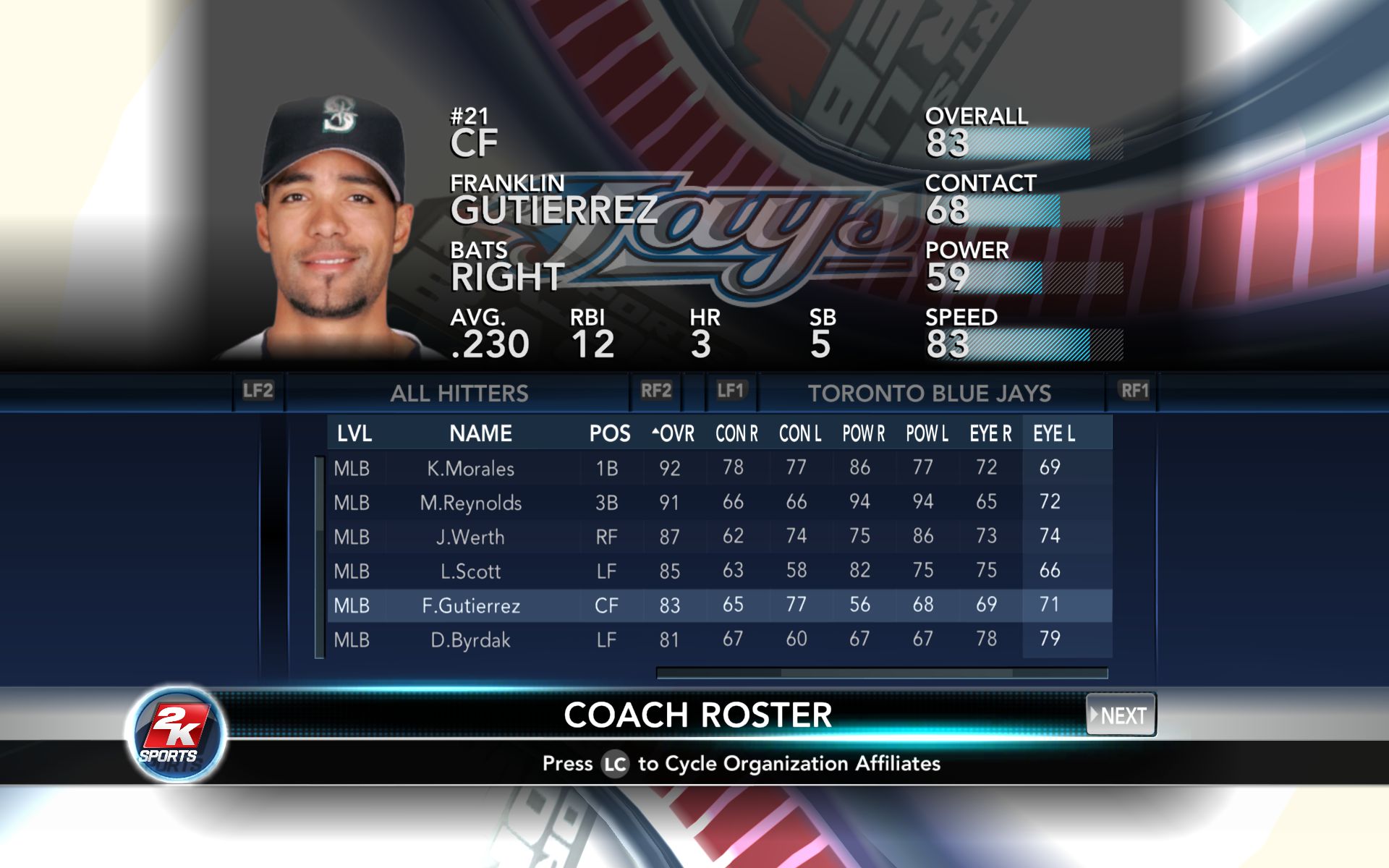The height and width of the screenshot is (868, 1389).
Task: Sort the roster by OVR column
Action: [x=674, y=433]
